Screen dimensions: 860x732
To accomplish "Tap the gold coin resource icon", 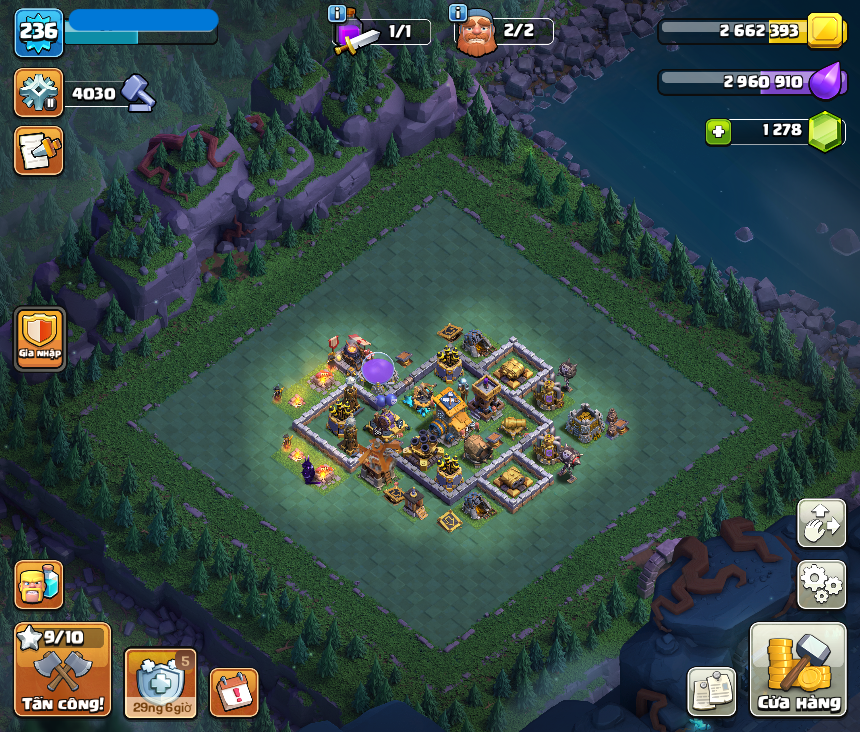I will click(x=826, y=31).
